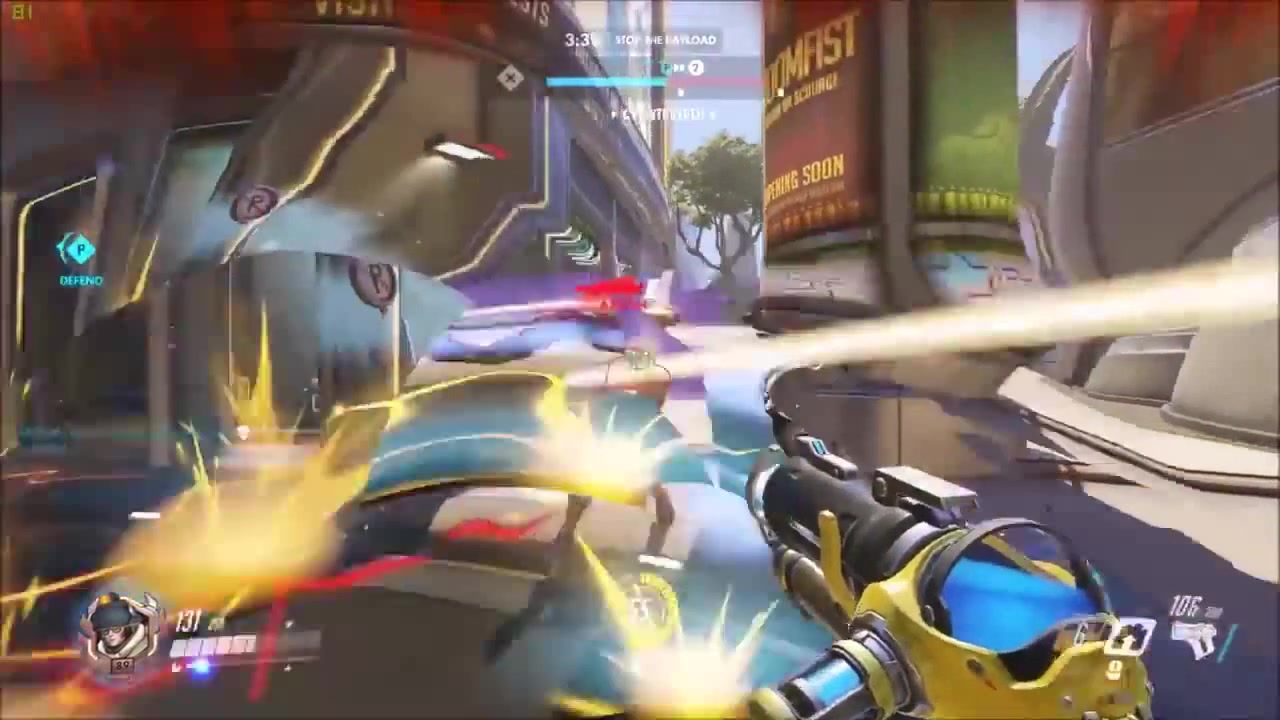The height and width of the screenshot is (720, 1280).
Task: Click the teal payload progress bar
Action: (605, 81)
